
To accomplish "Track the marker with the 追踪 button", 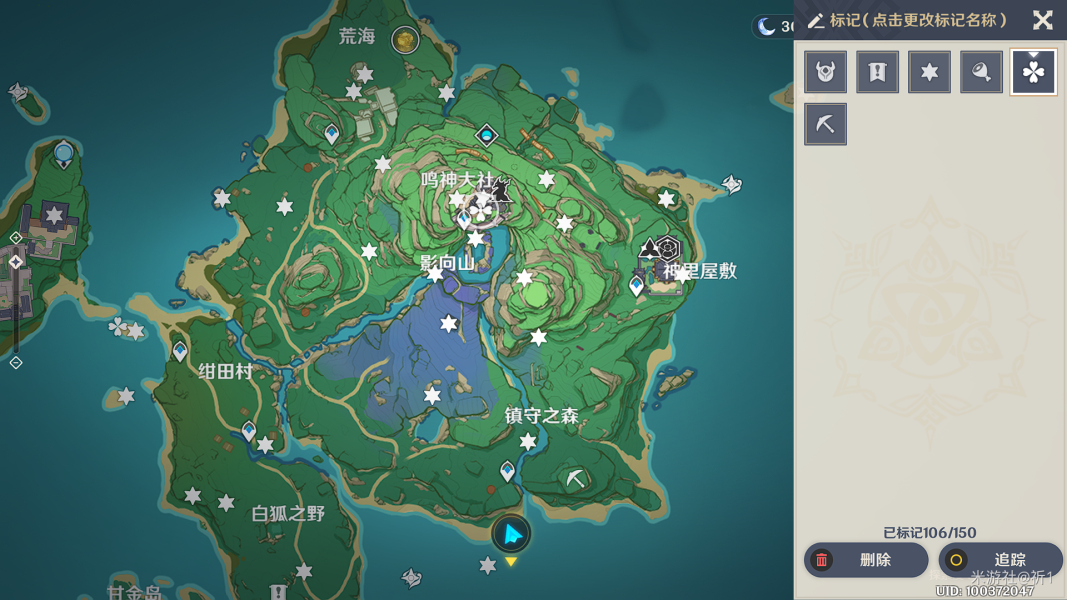I will click(1000, 560).
